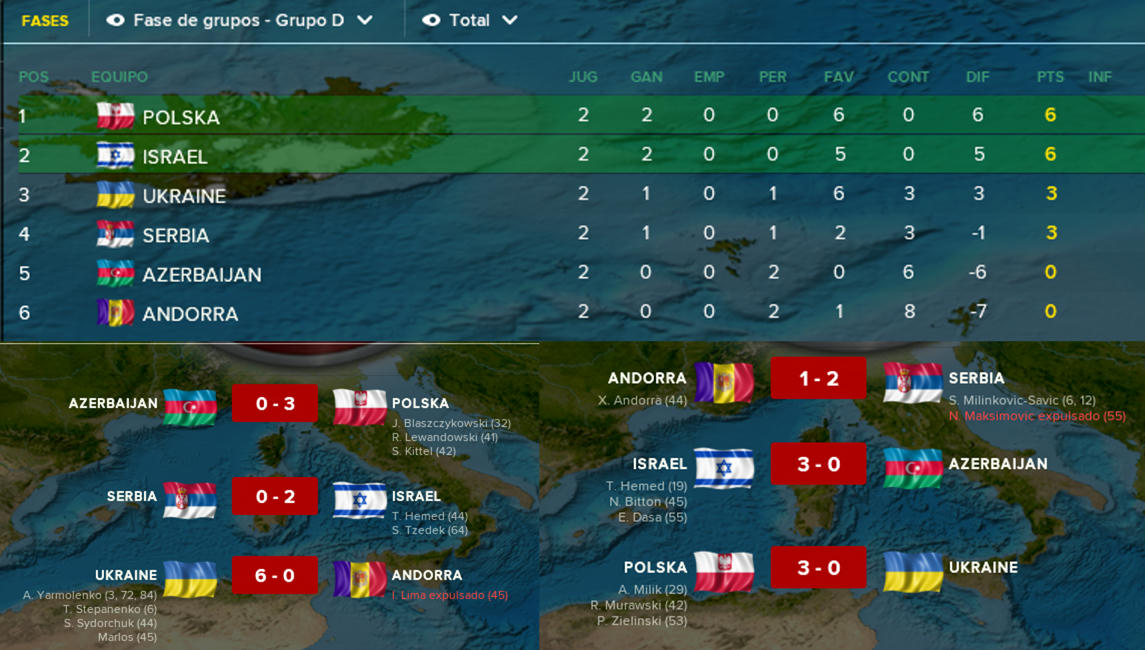Sort standings by the DIF column header

point(977,77)
